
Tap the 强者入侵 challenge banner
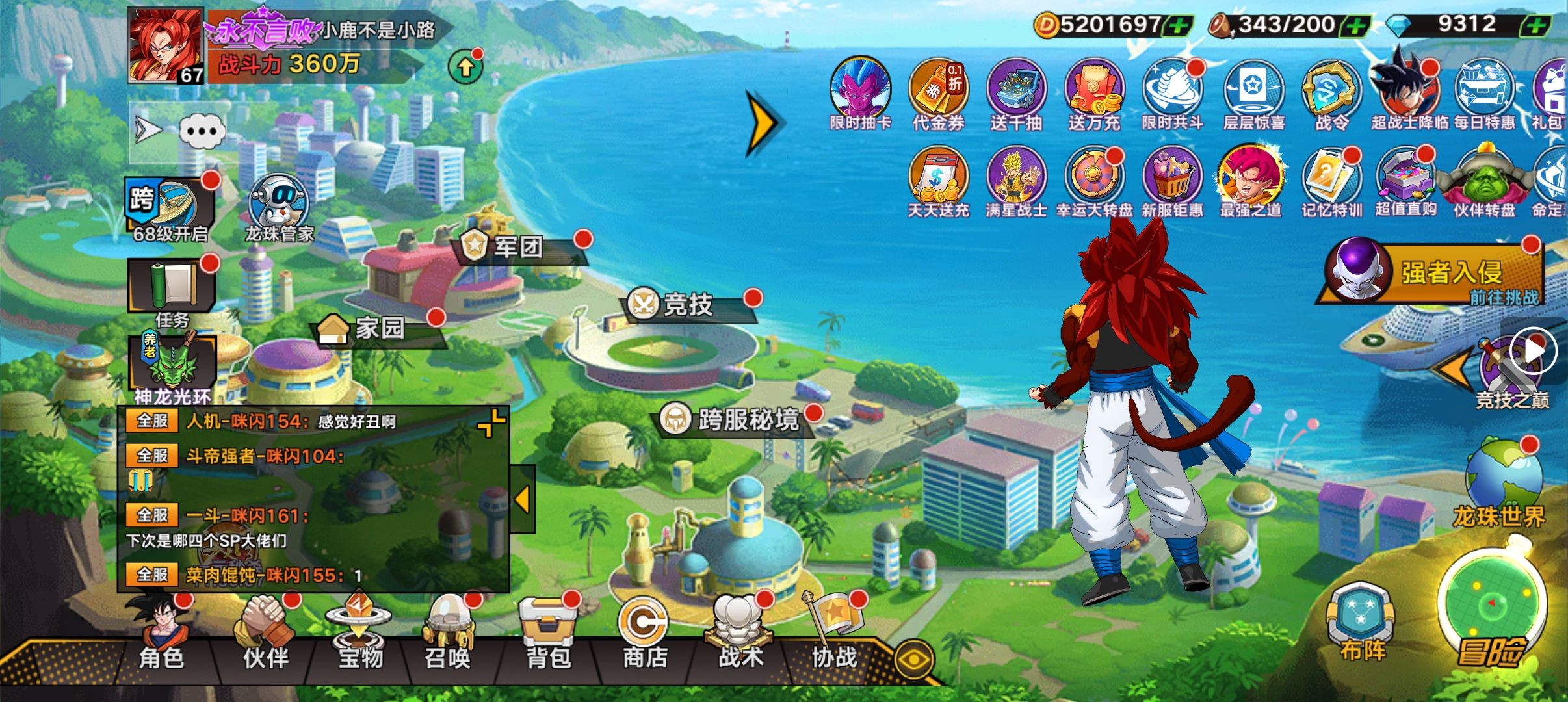1433,273
